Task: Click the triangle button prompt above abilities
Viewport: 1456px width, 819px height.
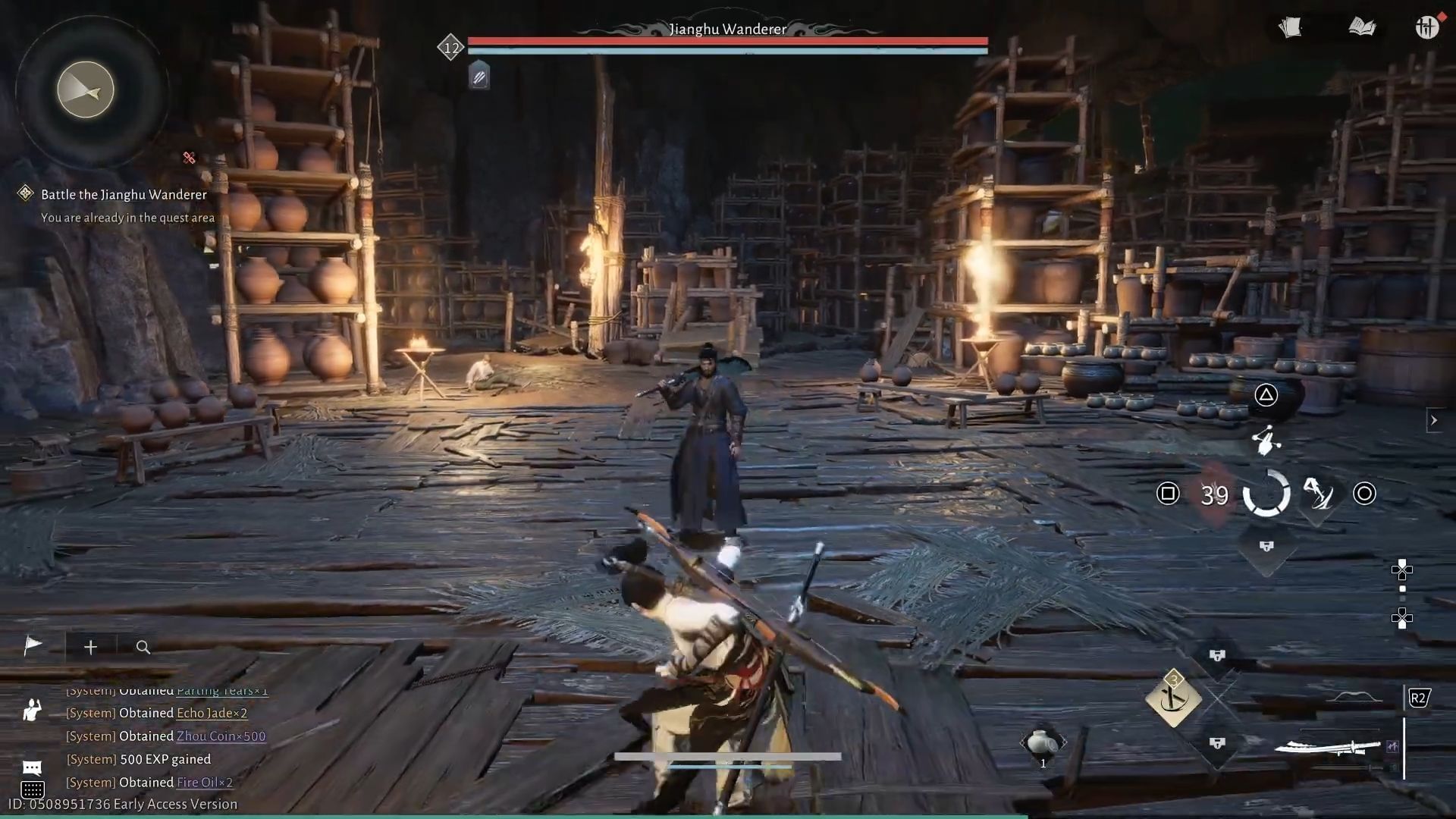Action: pos(1265,395)
